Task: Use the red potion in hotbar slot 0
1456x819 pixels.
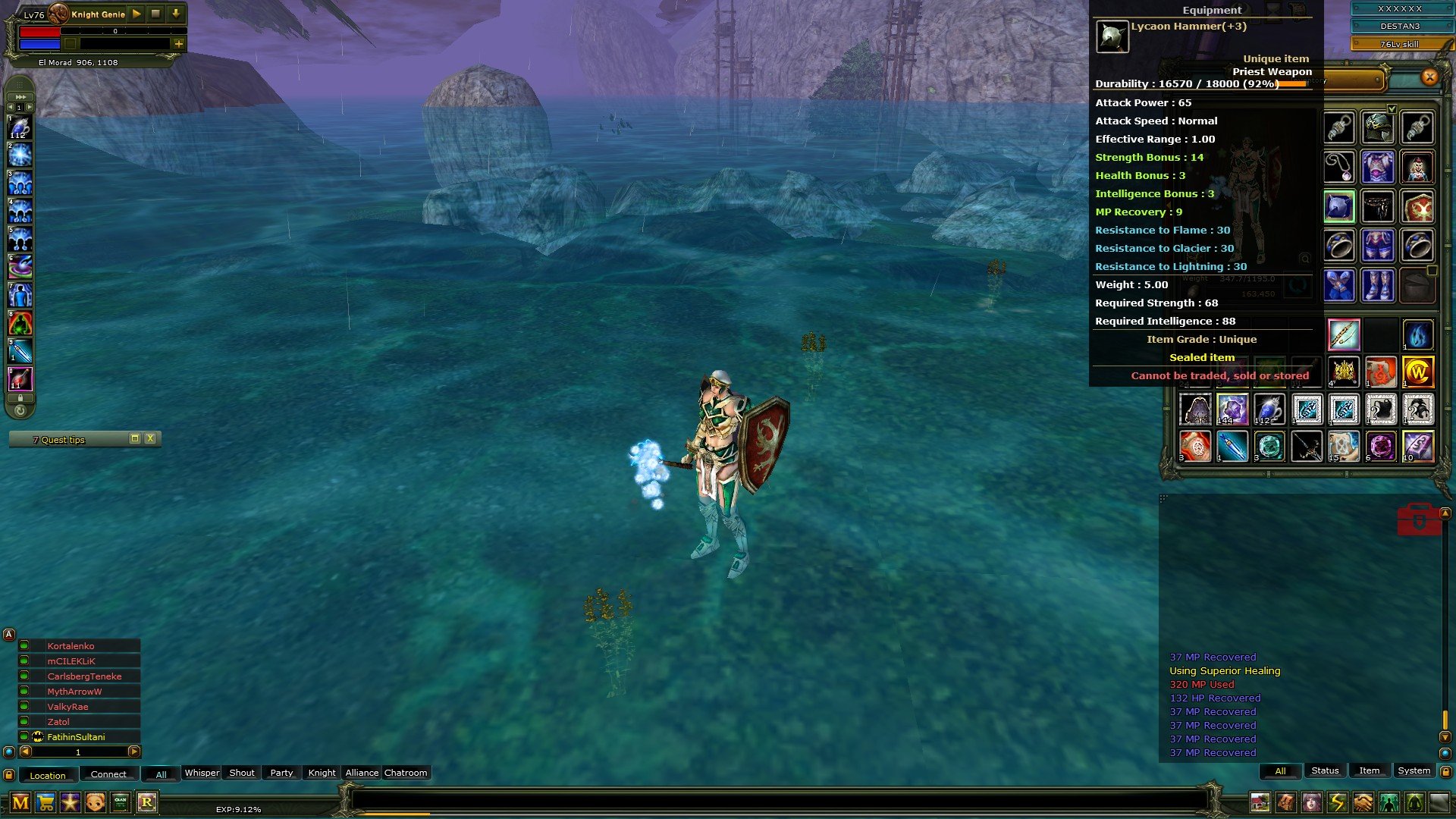Action: [20, 378]
